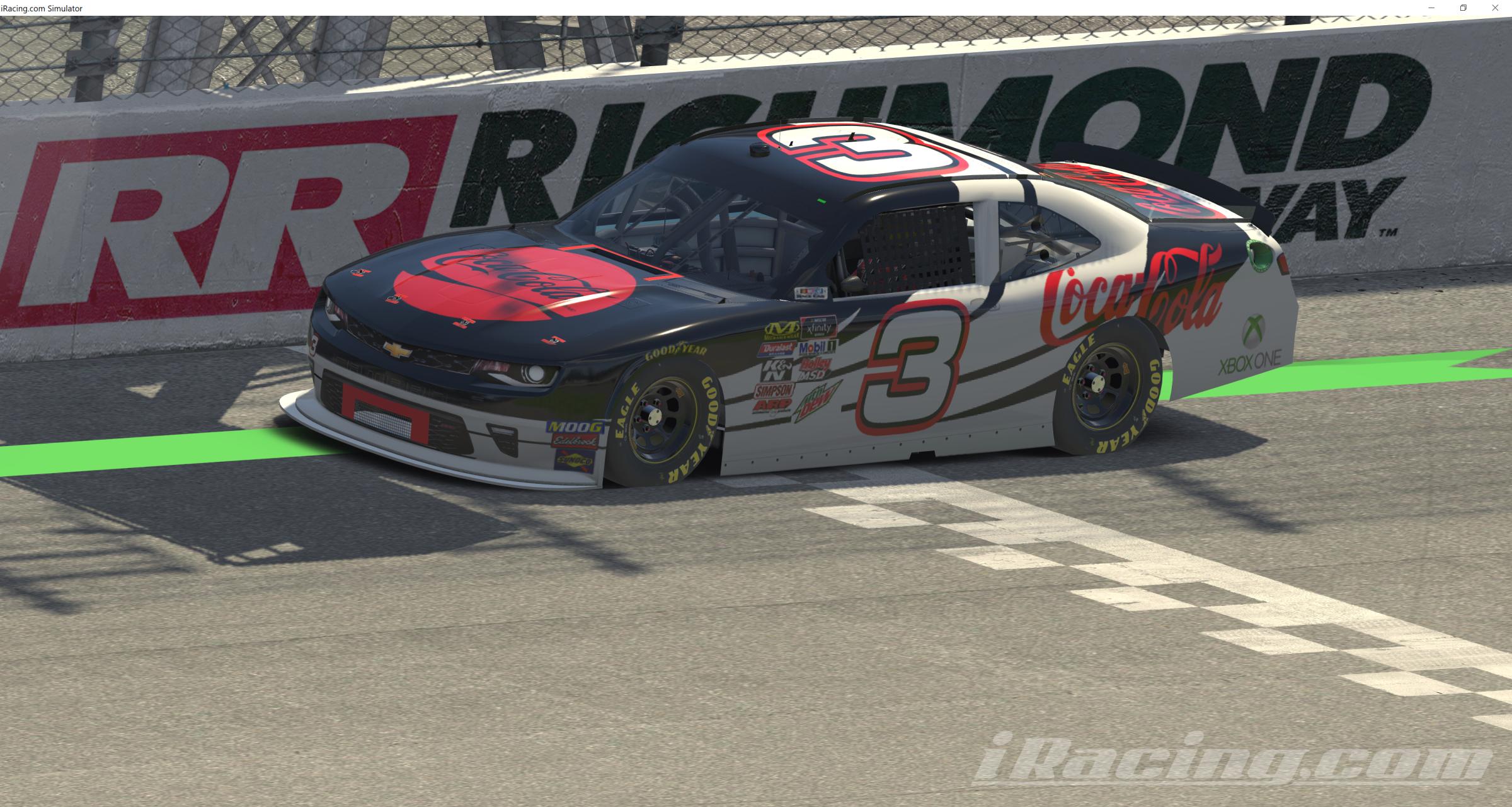Screen dimensions: 1512x807
Task: Click the Simpson sponsor decal
Action: (x=773, y=391)
